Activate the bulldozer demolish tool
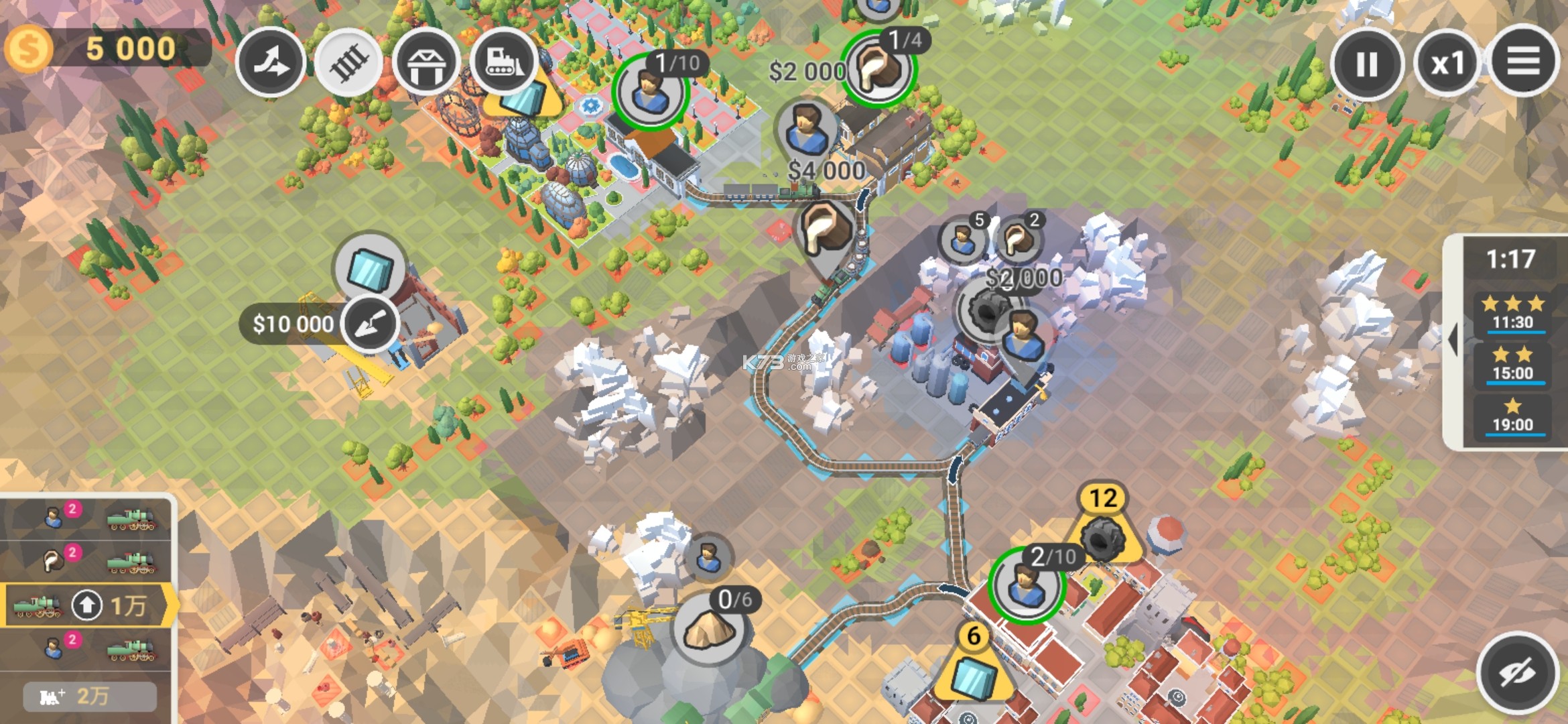The image size is (1568, 724). click(x=503, y=61)
